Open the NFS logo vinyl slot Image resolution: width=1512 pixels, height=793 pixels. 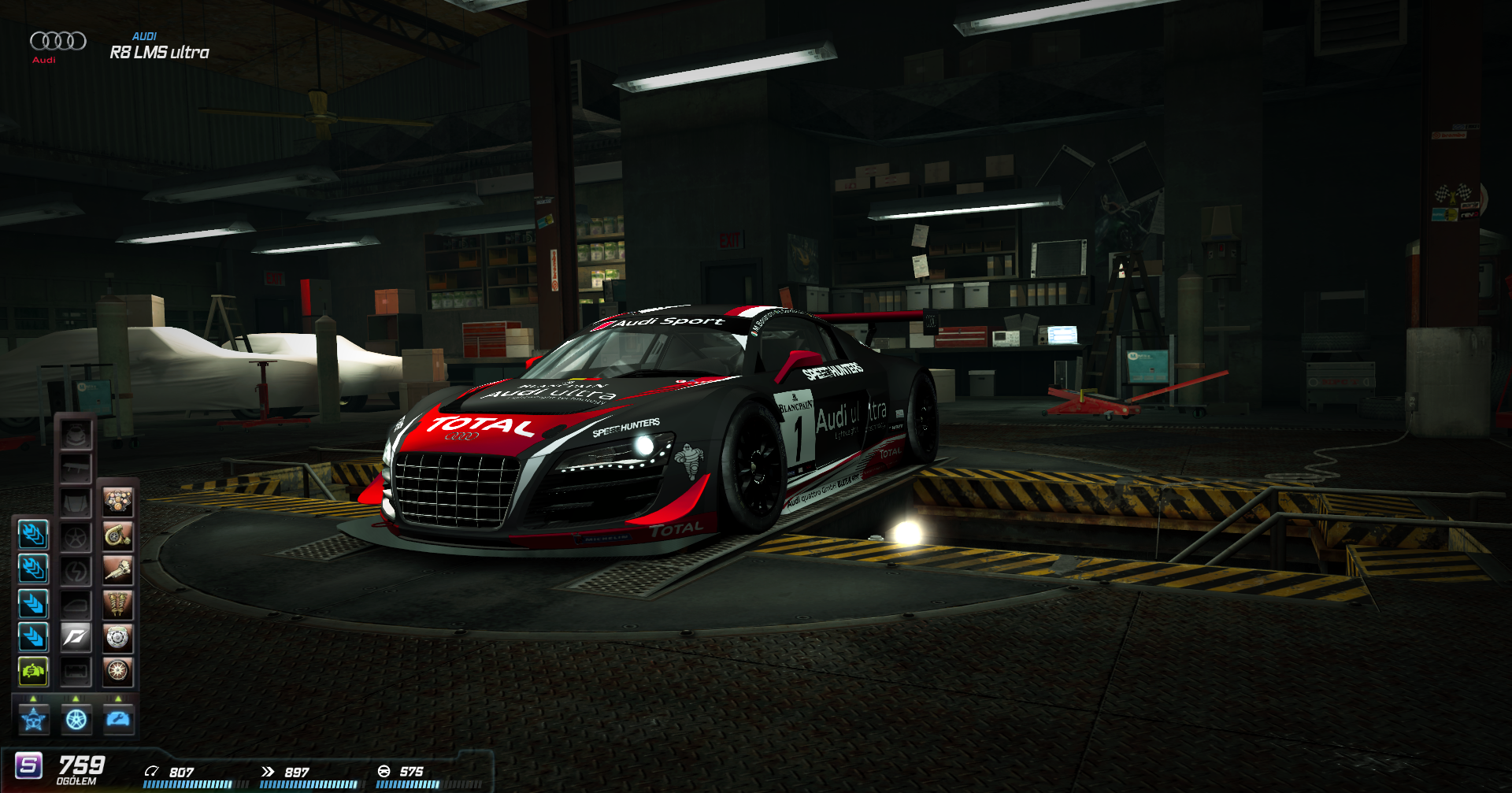click(76, 637)
